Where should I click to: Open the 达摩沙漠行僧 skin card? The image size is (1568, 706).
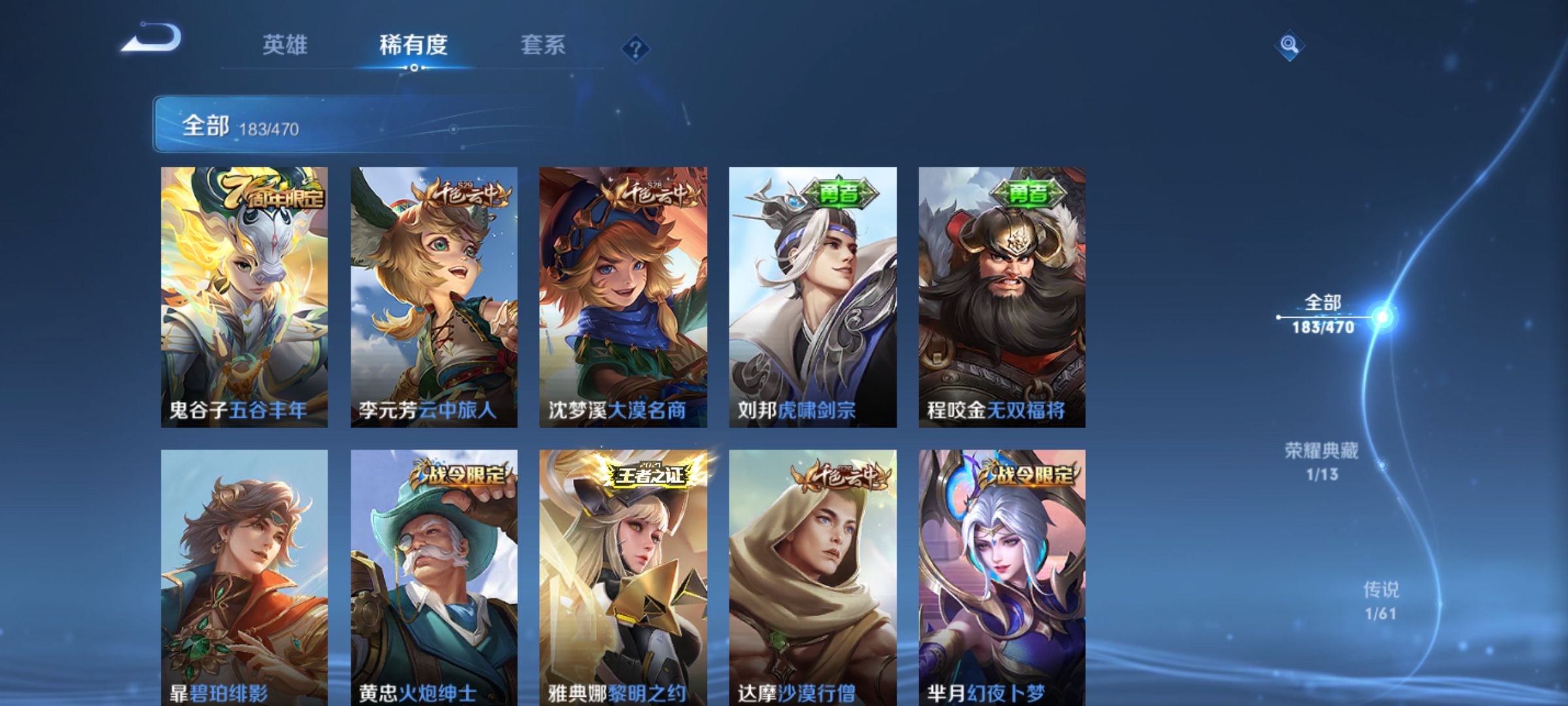[x=813, y=575]
